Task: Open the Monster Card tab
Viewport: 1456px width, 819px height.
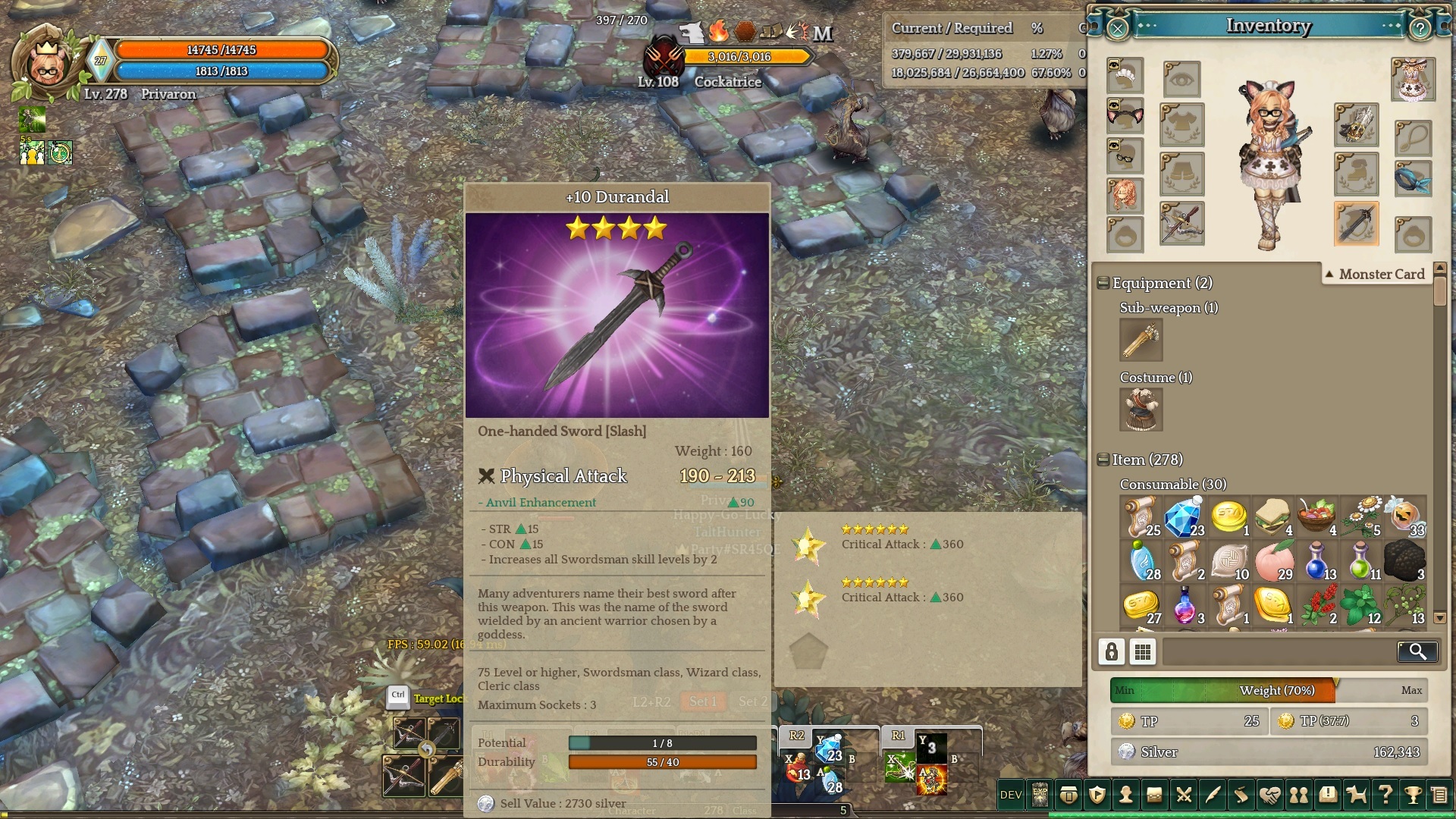Action: (1374, 275)
